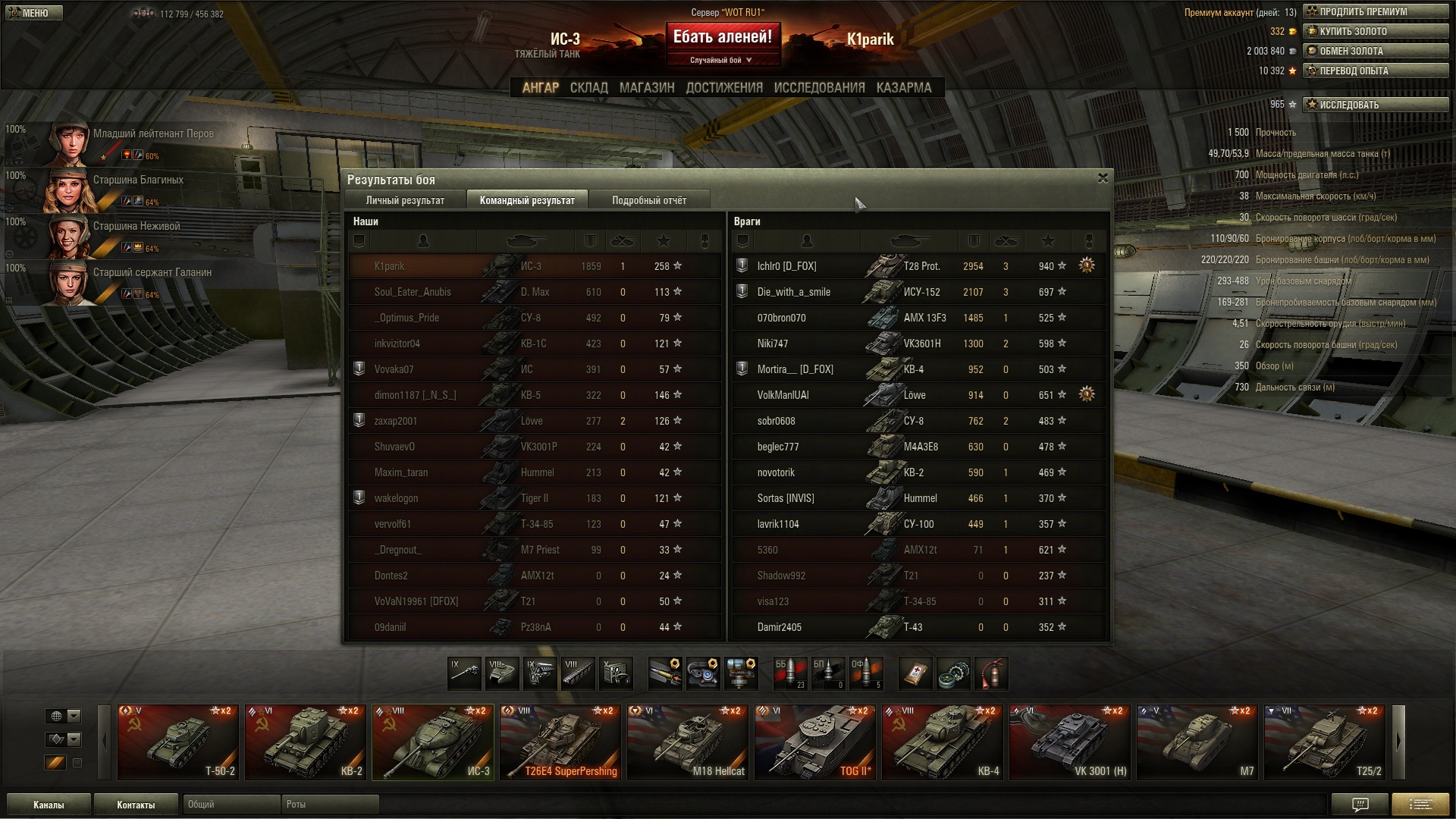Open the МЕНЮ button

point(33,13)
